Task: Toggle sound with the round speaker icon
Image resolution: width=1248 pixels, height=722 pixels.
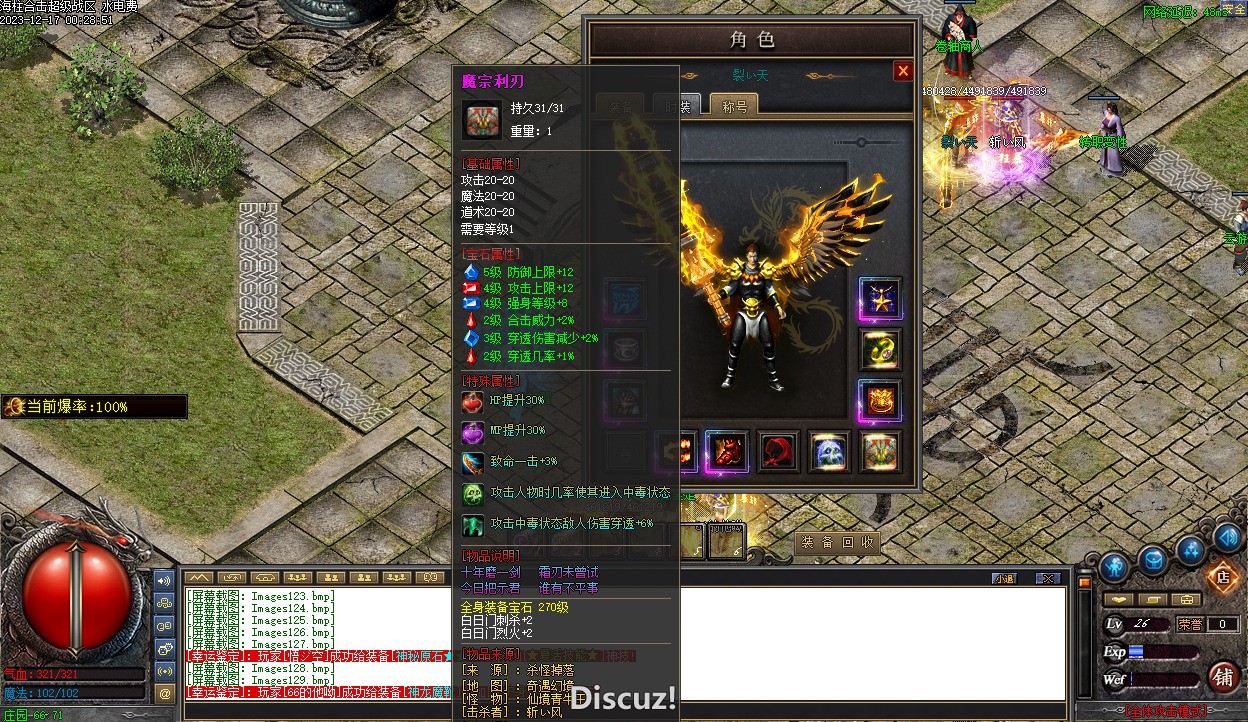Action: (1228, 537)
